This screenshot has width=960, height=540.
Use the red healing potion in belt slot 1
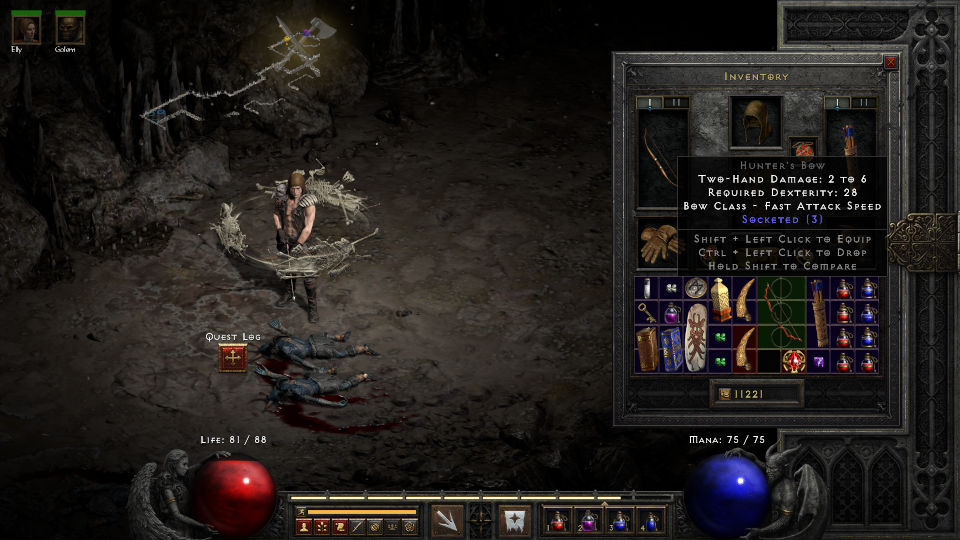click(558, 520)
